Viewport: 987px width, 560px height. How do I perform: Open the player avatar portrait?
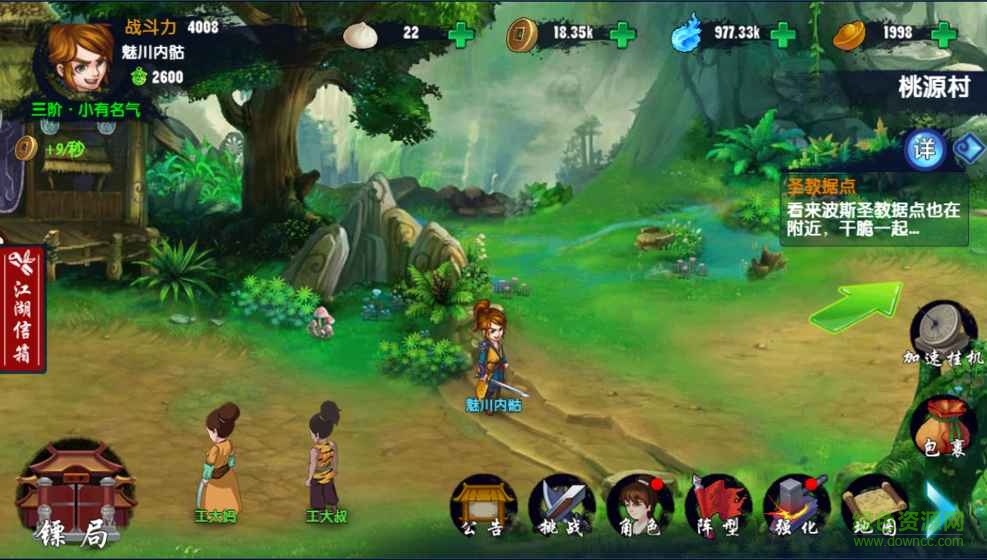click(78, 53)
